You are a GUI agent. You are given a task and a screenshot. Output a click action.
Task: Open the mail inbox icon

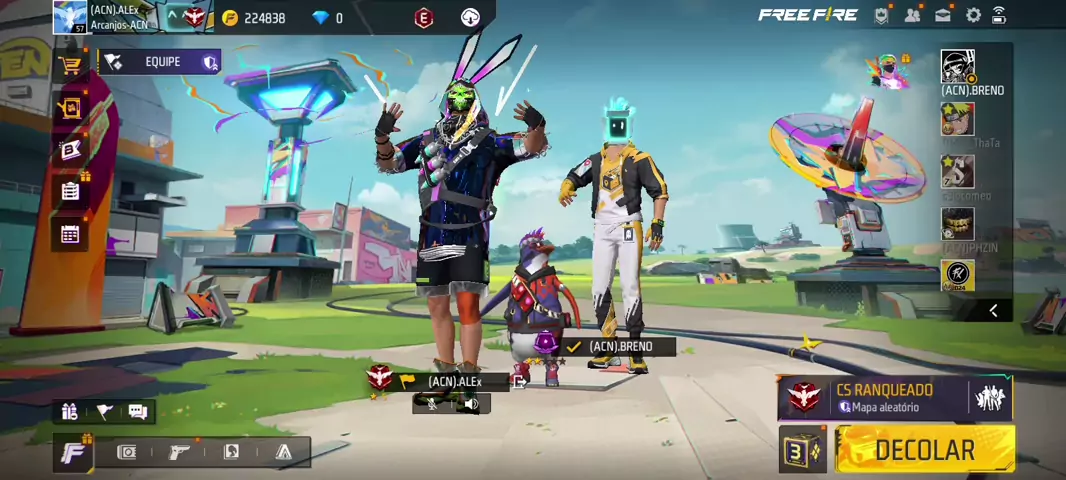coord(943,15)
